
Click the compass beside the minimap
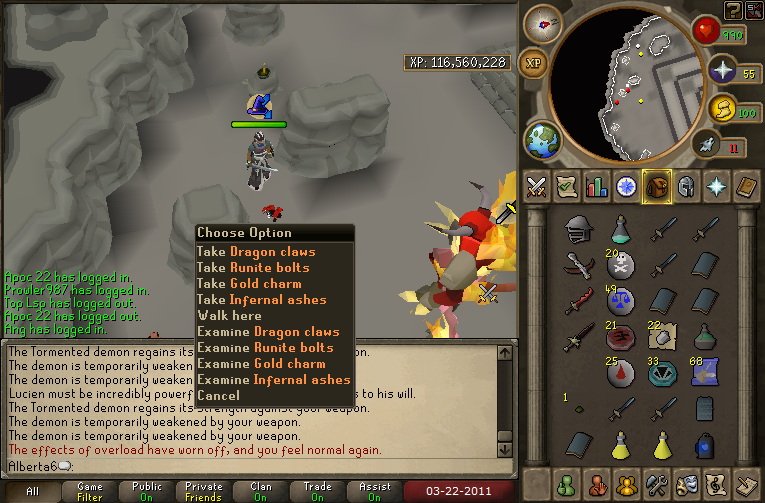(x=542, y=24)
